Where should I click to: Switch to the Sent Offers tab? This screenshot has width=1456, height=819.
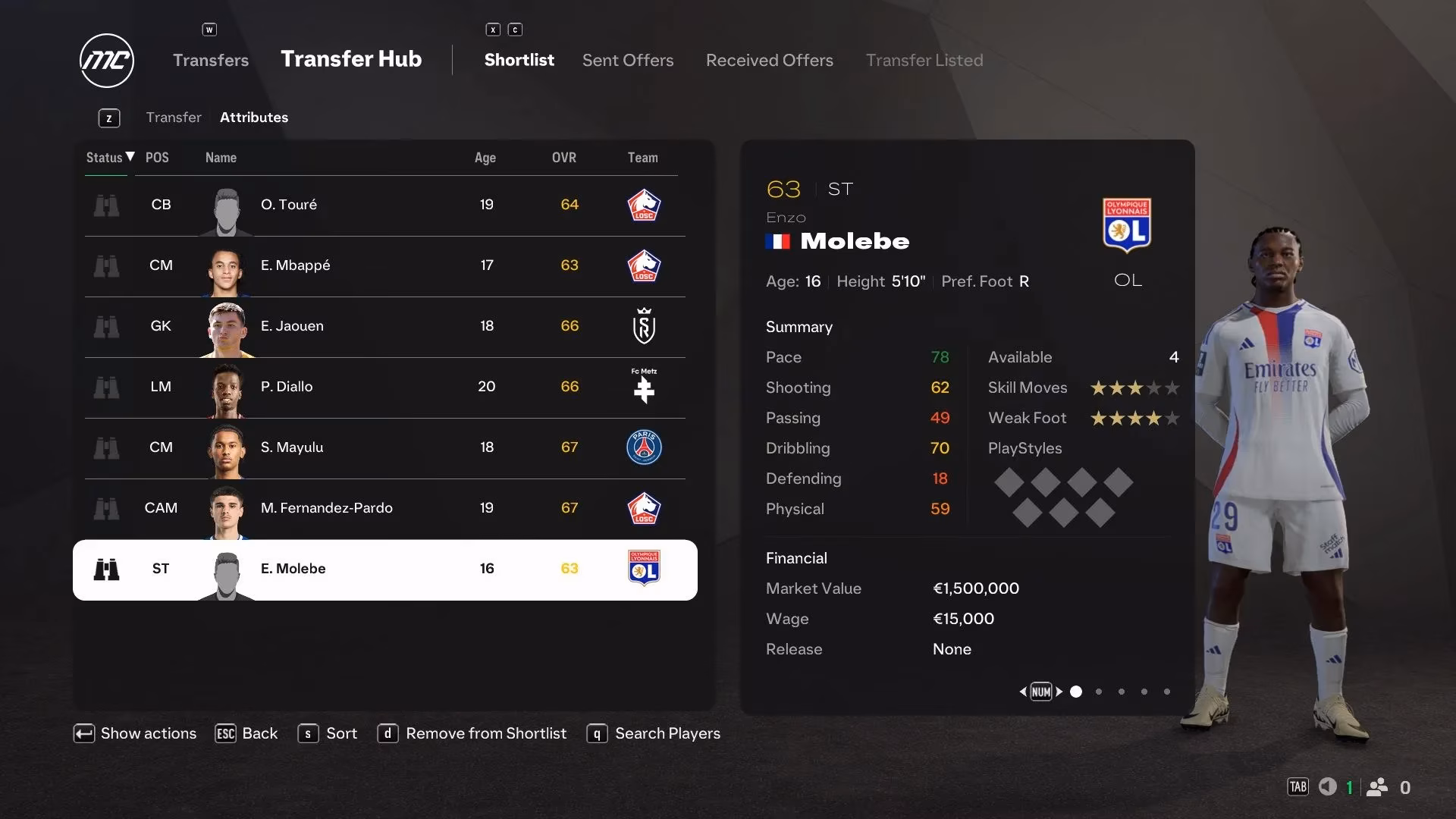(628, 60)
